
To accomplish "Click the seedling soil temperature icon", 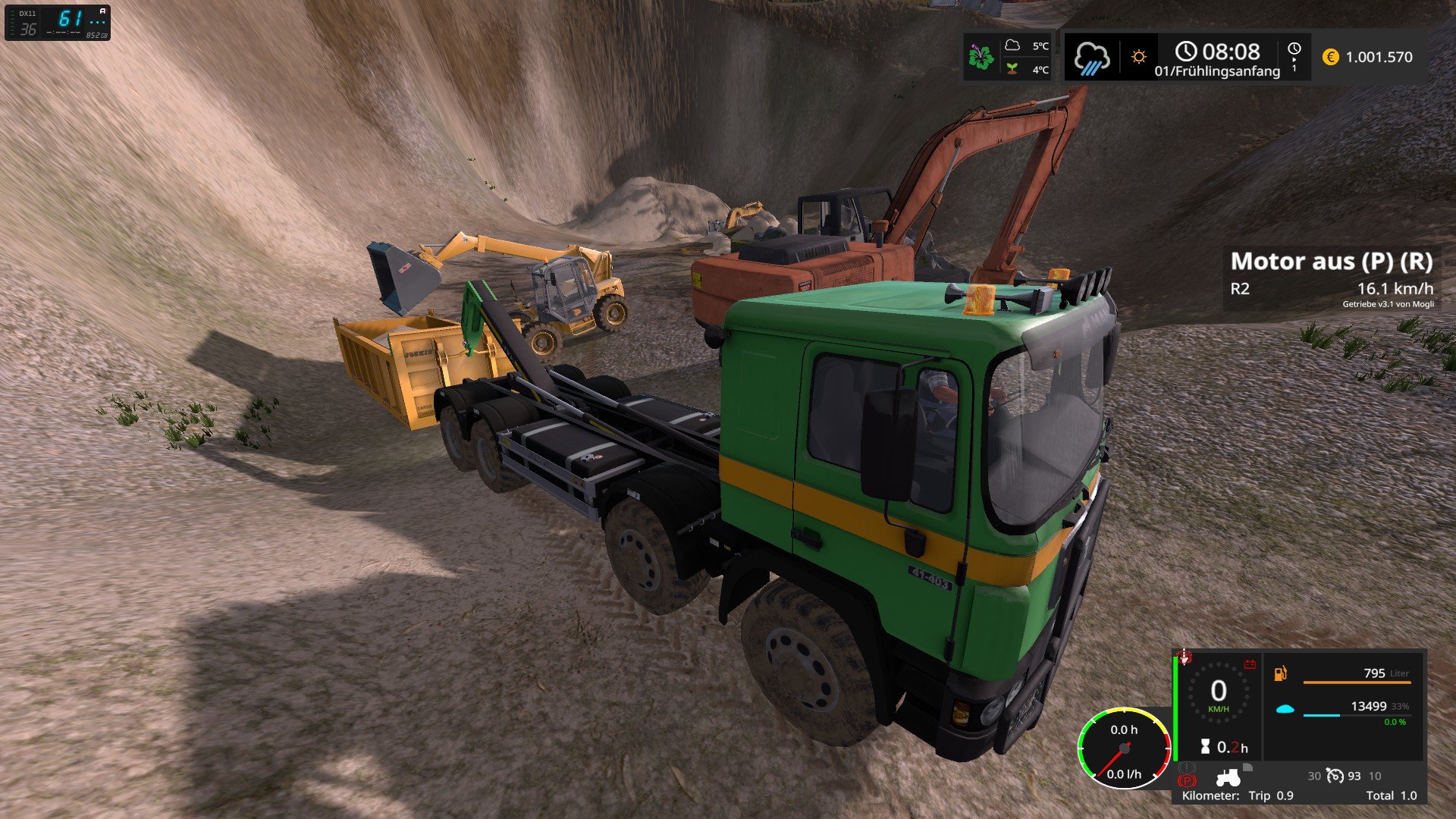I will coord(1012,69).
